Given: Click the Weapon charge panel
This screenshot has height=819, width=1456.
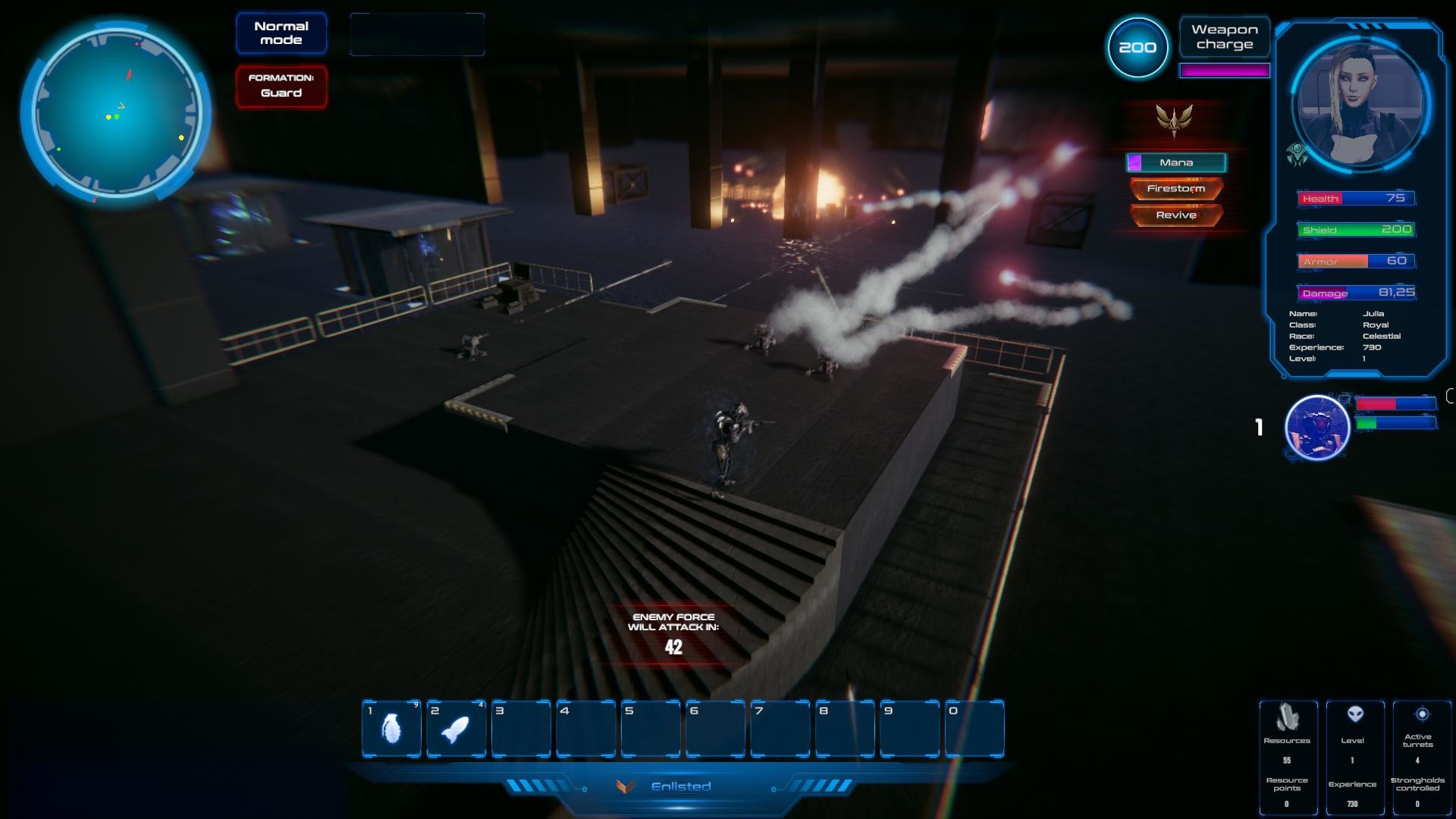Looking at the screenshot, I should click(1224, 37).
